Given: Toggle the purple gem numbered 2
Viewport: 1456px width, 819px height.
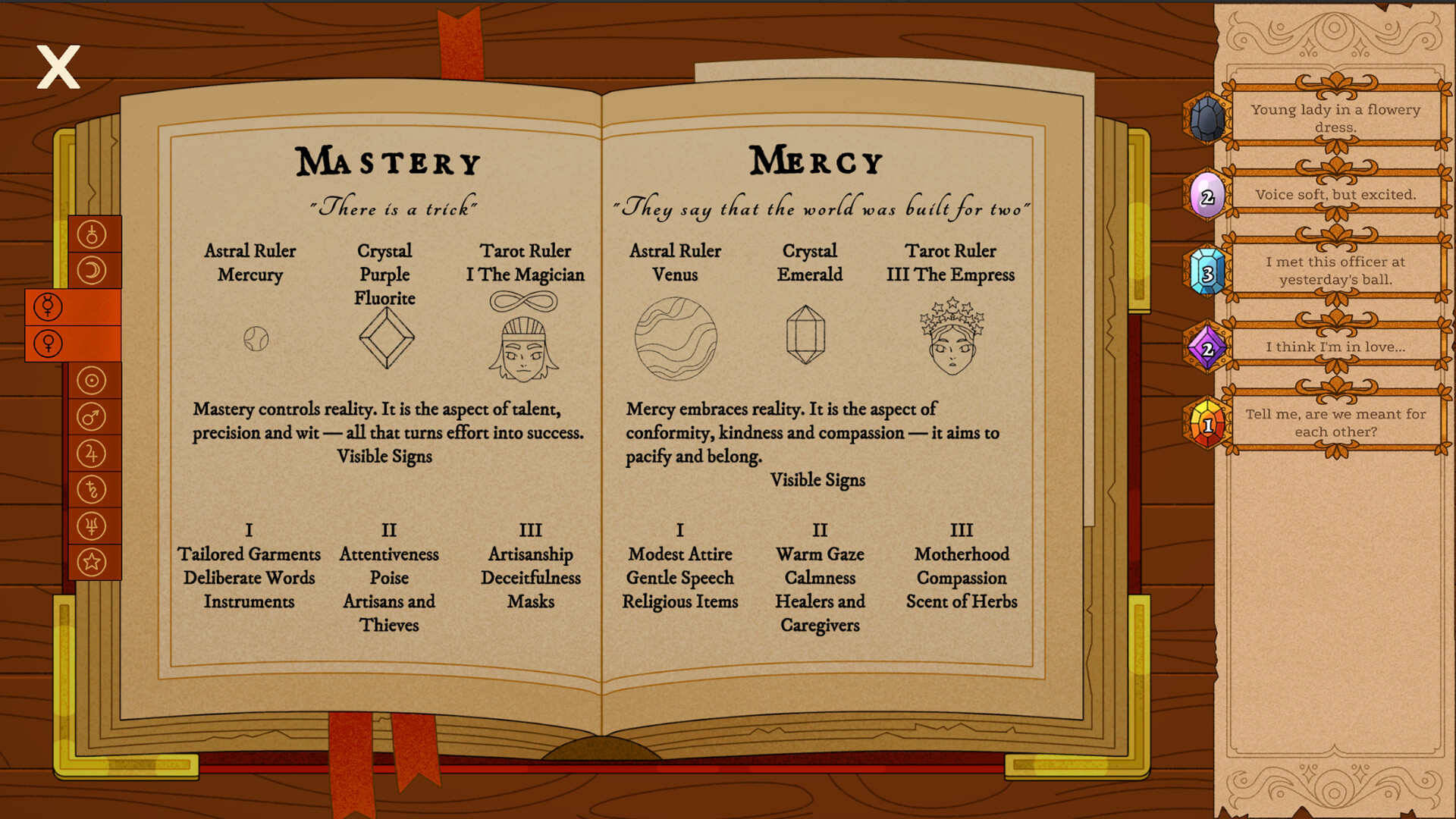Looking at the screenshot, I should tap(1206, 347).
